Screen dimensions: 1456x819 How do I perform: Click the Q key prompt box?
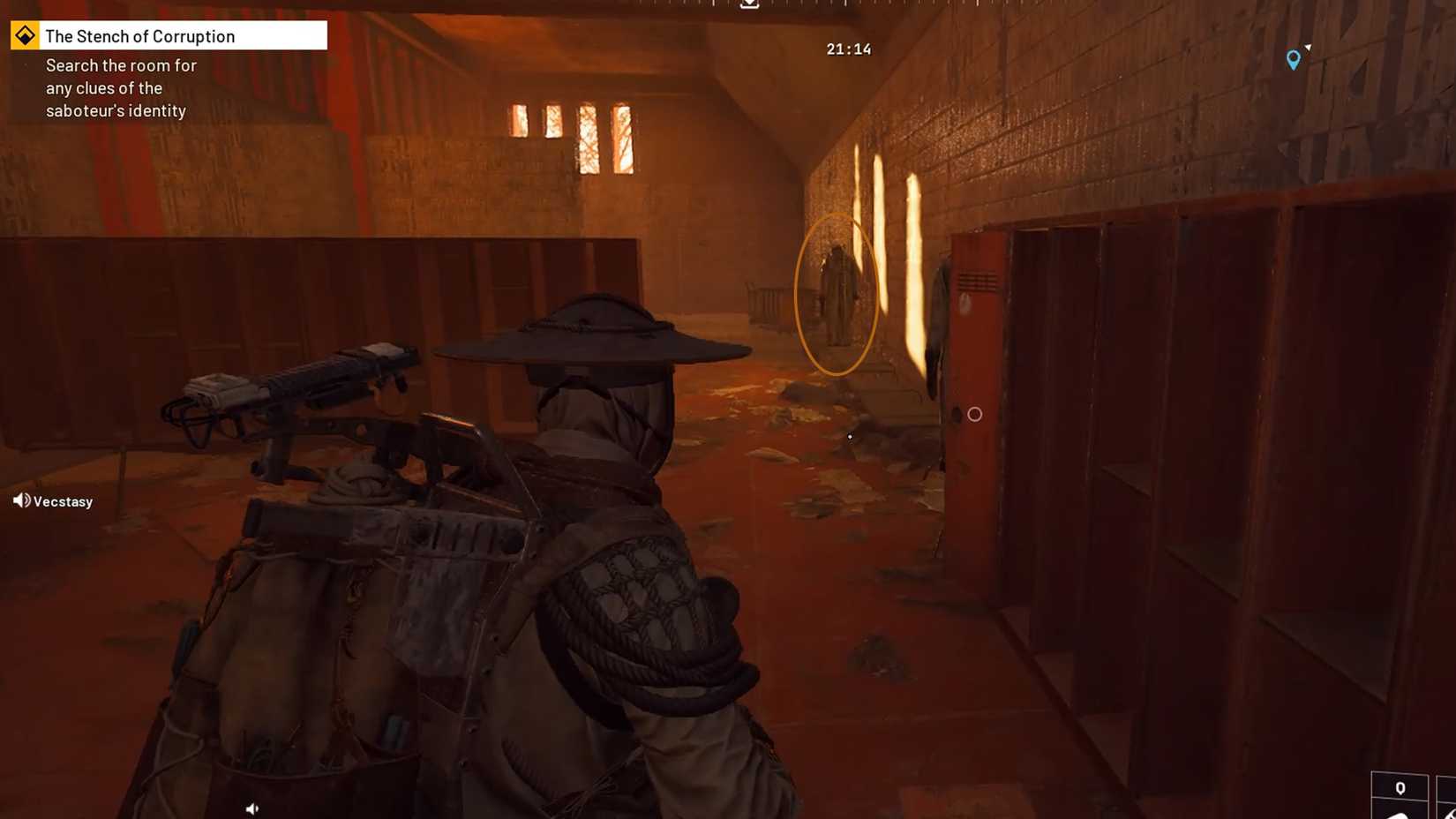click(1400, 787)
